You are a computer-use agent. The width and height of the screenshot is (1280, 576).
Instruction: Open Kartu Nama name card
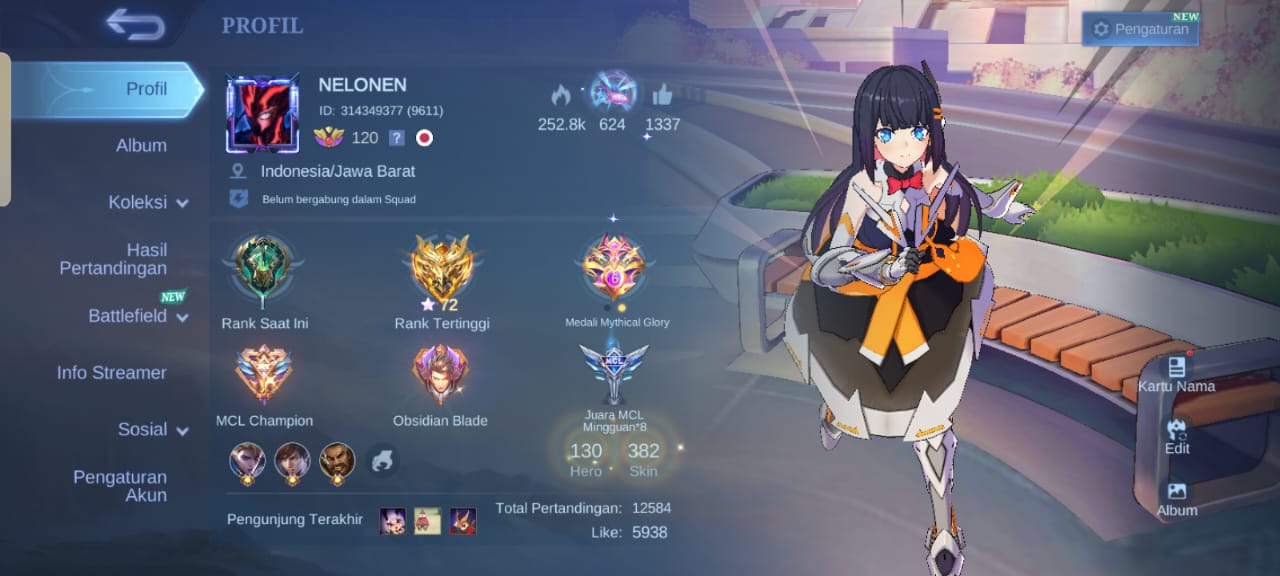[1176, 372]
